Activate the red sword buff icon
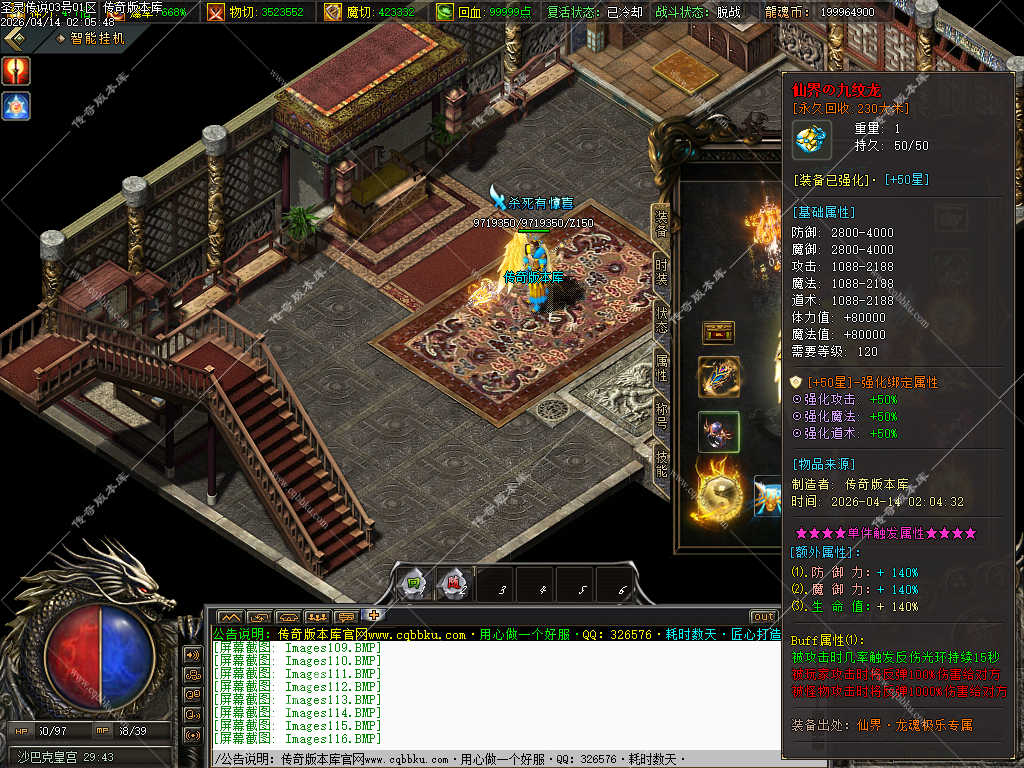Image resolution: width=1024 pixels, height=768 pixels. coord(16,70)
